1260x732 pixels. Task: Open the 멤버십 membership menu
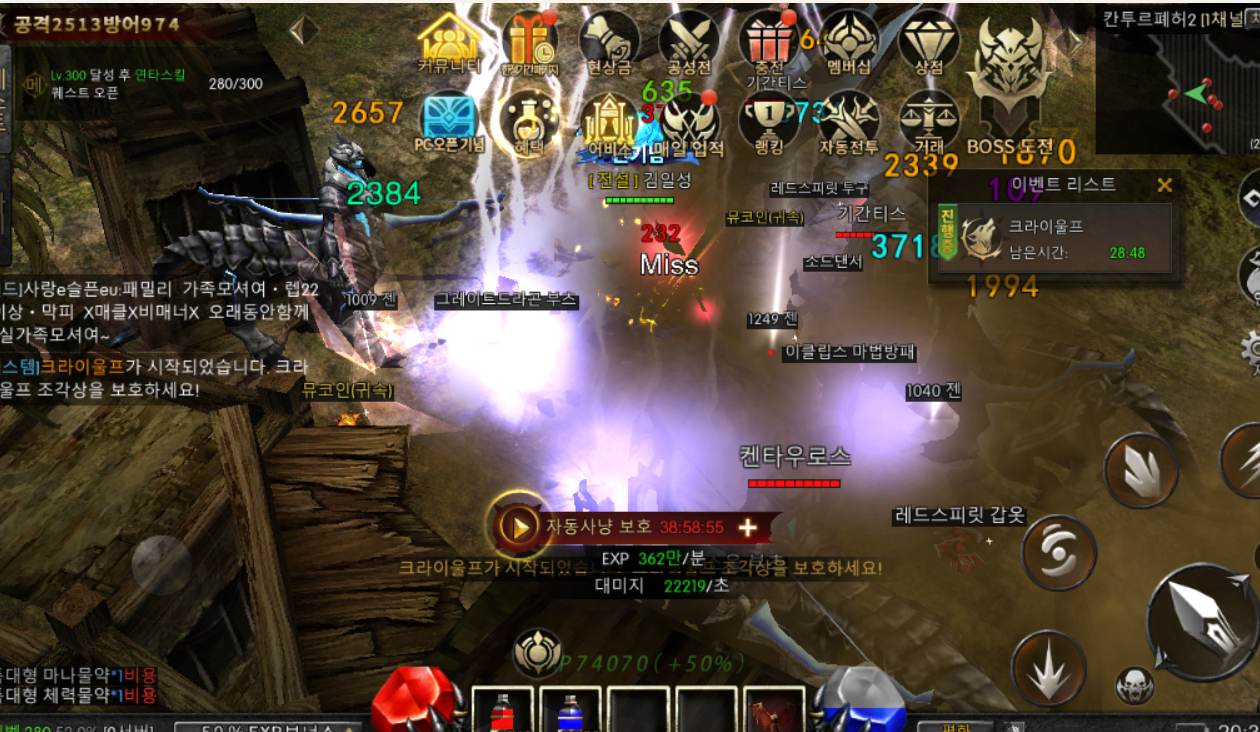pyautogui.click(x=849, y=42)
